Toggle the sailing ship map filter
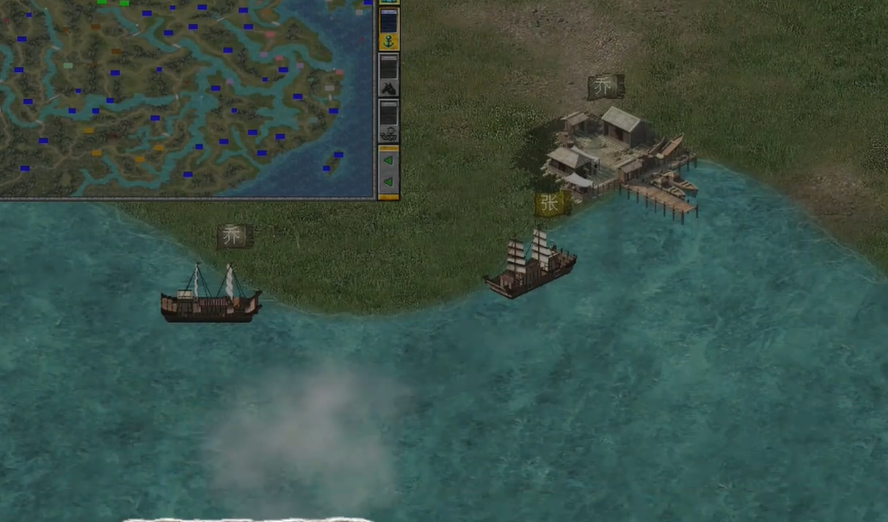888x522 pixels. [389, 132]
